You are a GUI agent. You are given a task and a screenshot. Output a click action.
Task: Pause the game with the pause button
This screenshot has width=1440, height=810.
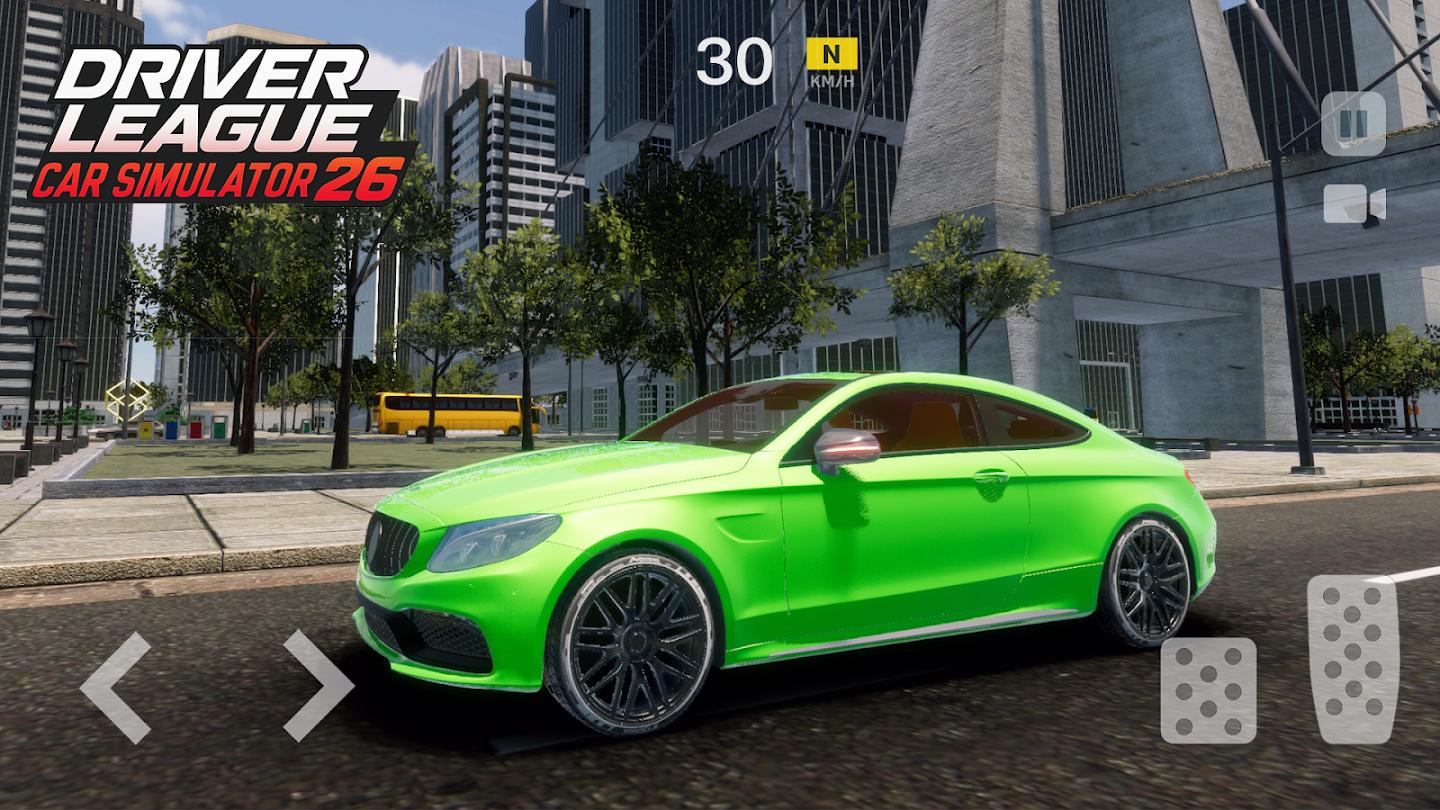[x=1353, y=124]
